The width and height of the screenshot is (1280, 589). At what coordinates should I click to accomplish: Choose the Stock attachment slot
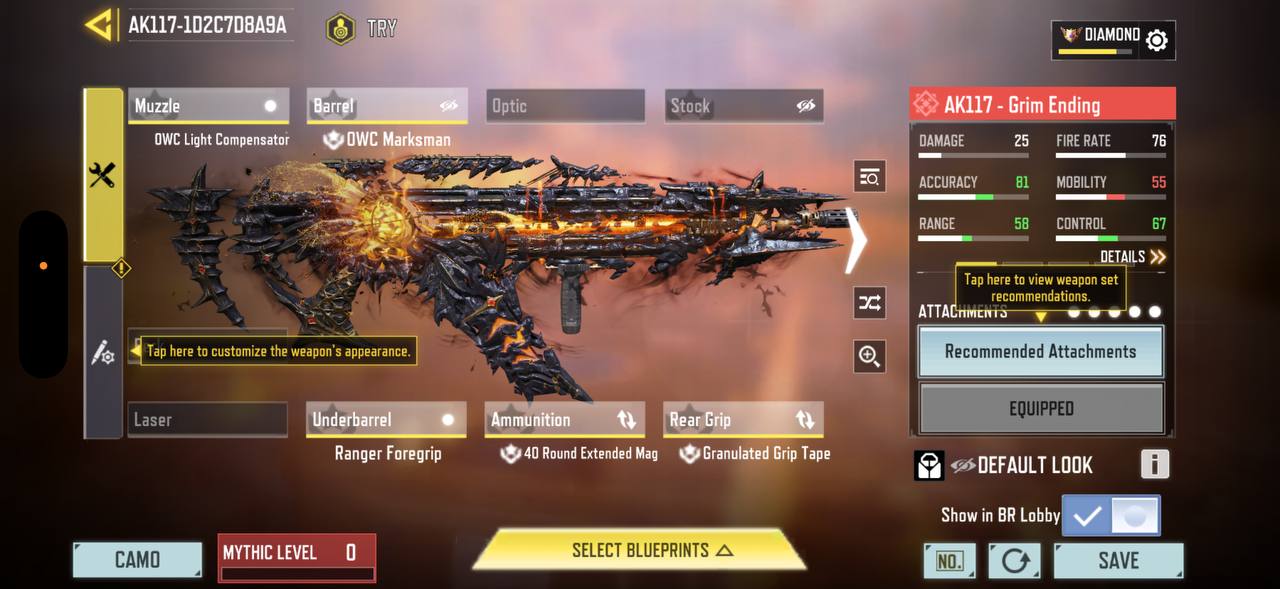pos(744,106)
